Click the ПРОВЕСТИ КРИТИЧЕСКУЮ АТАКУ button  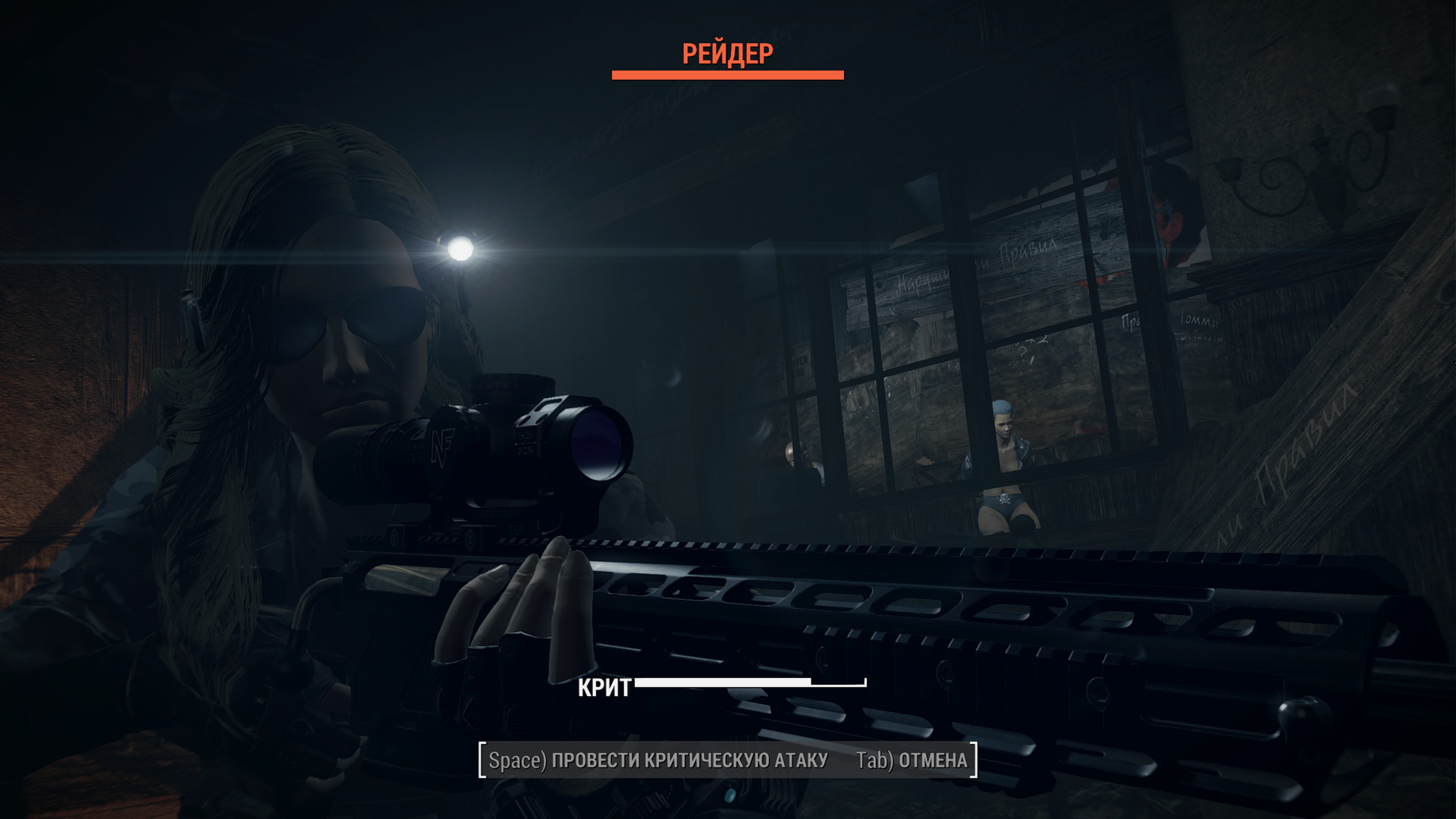(657, 761)
